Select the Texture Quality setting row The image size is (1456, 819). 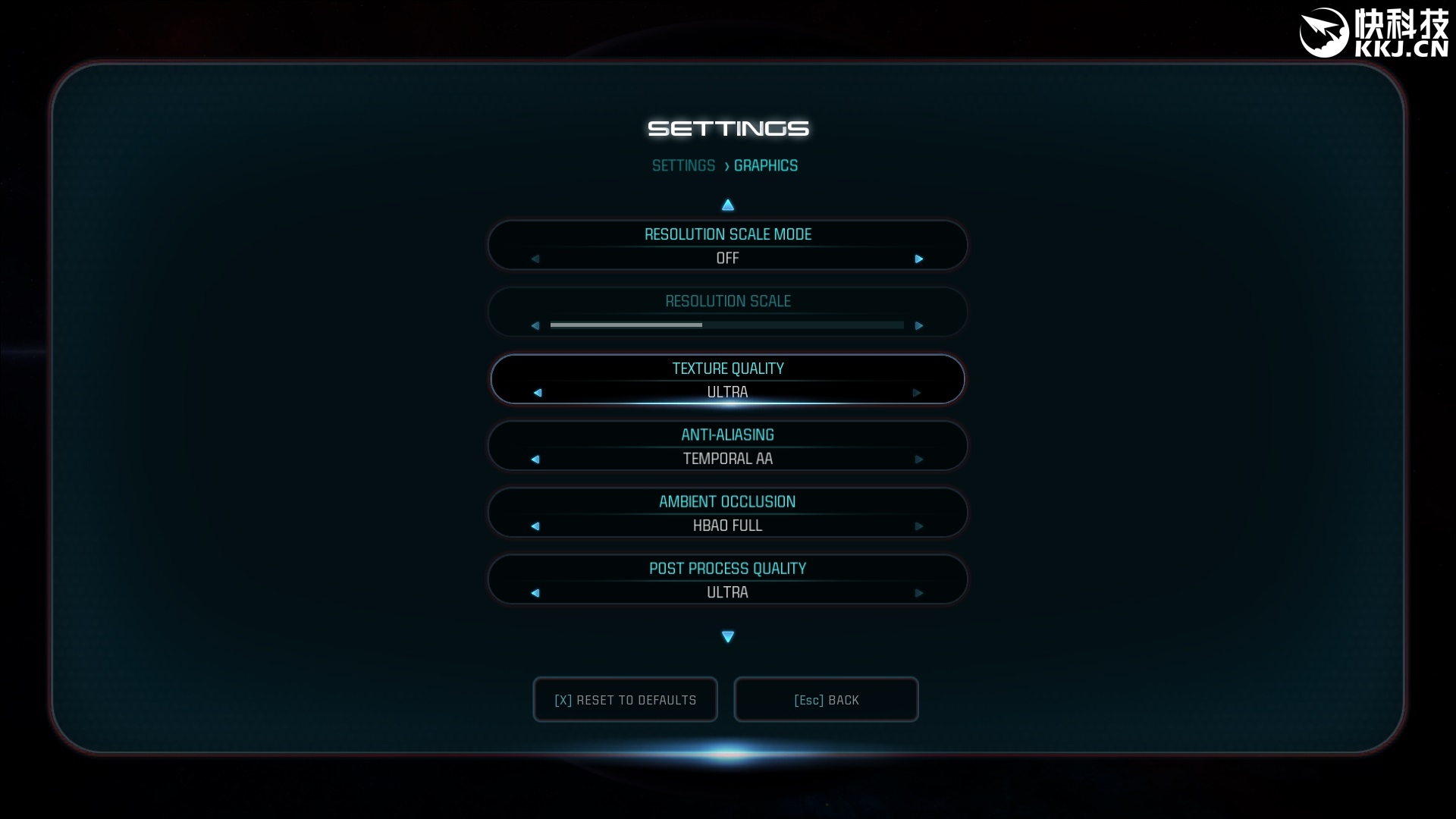[x=727, y=369]
